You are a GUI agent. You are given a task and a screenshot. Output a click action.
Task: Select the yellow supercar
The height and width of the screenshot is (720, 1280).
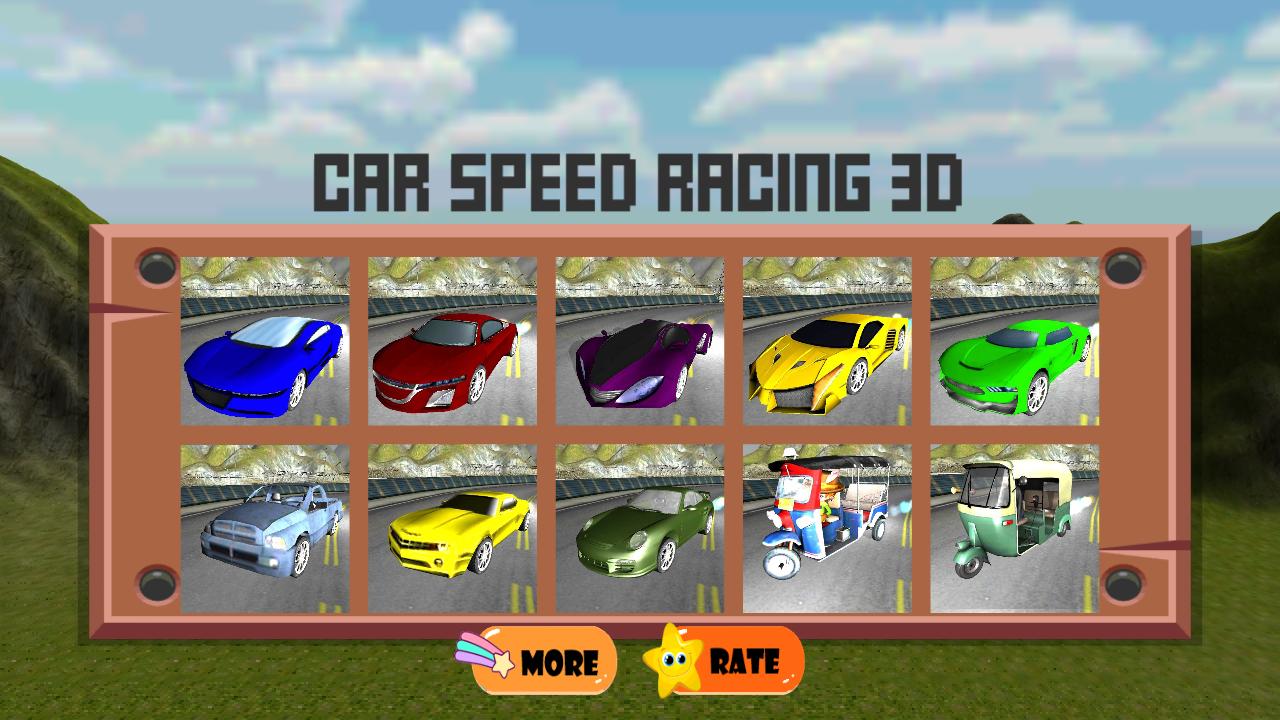(828, 342)
